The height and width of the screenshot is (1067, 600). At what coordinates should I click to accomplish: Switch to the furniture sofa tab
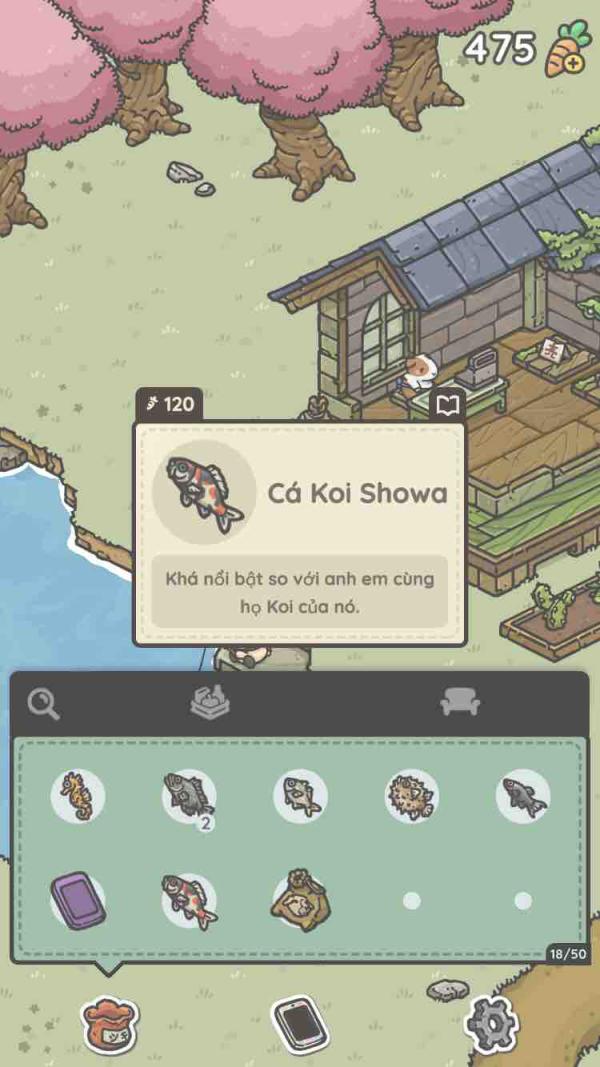pyautogui.click(x=460, y=703)
